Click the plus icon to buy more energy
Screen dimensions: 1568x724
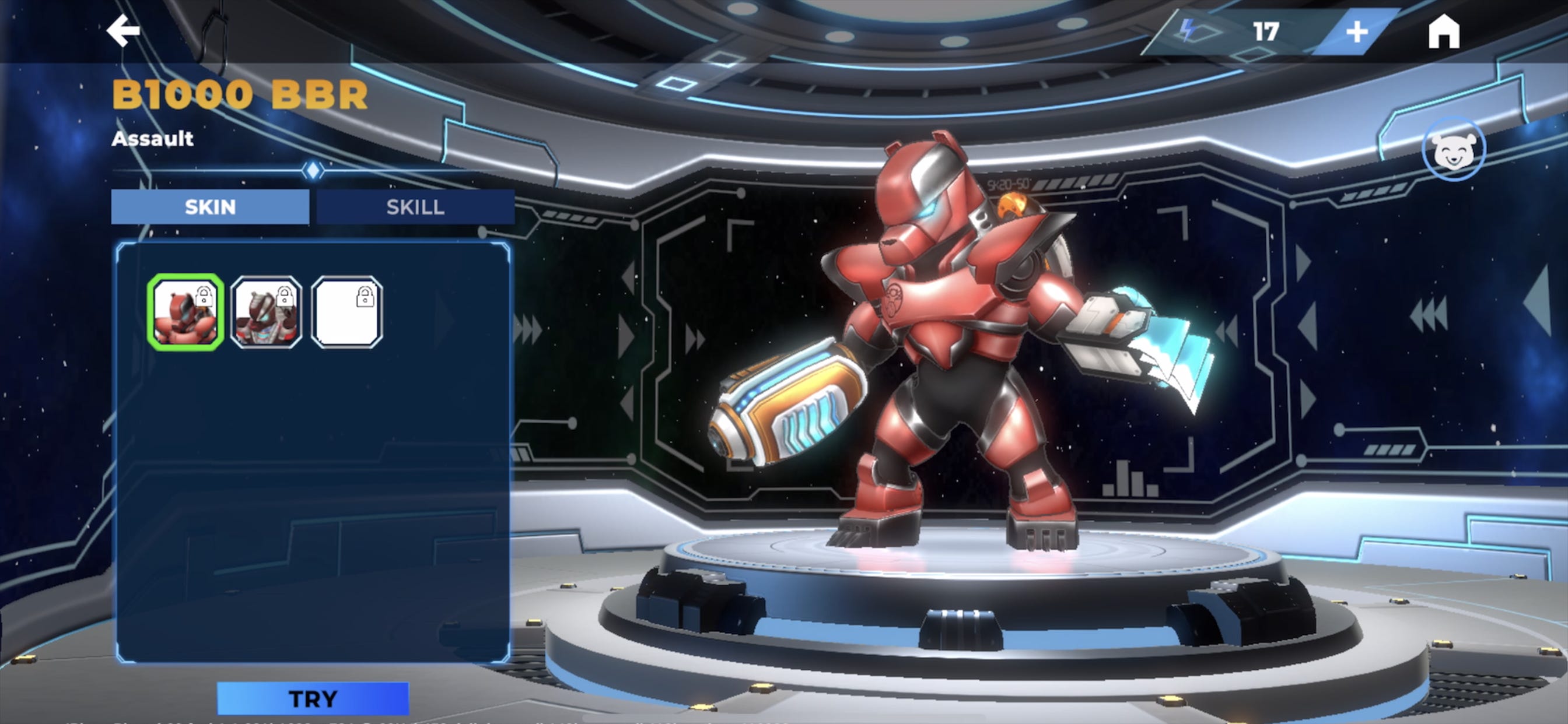click(1357, 31)
